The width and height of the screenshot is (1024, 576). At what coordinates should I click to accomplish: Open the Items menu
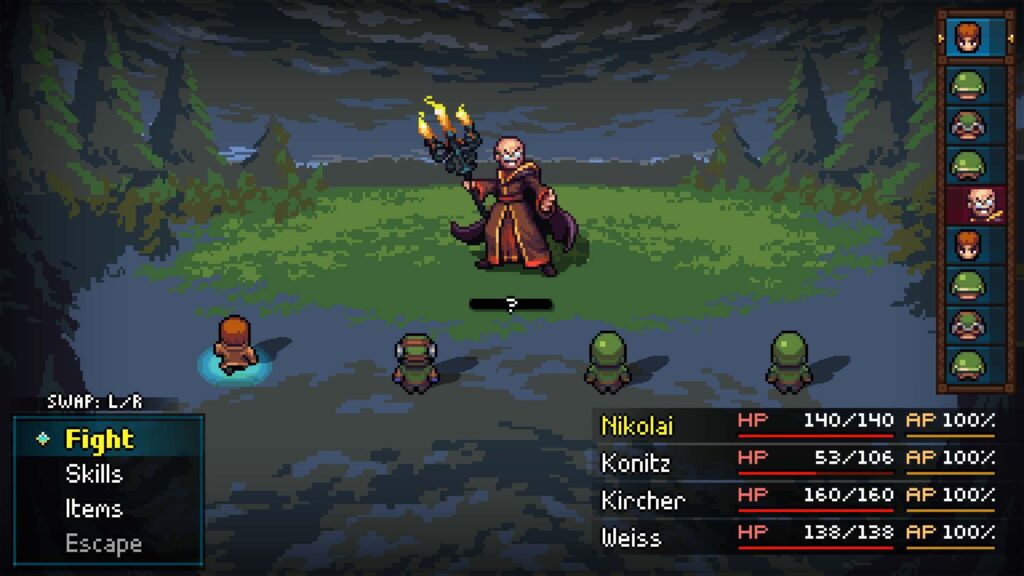(93, 509)
